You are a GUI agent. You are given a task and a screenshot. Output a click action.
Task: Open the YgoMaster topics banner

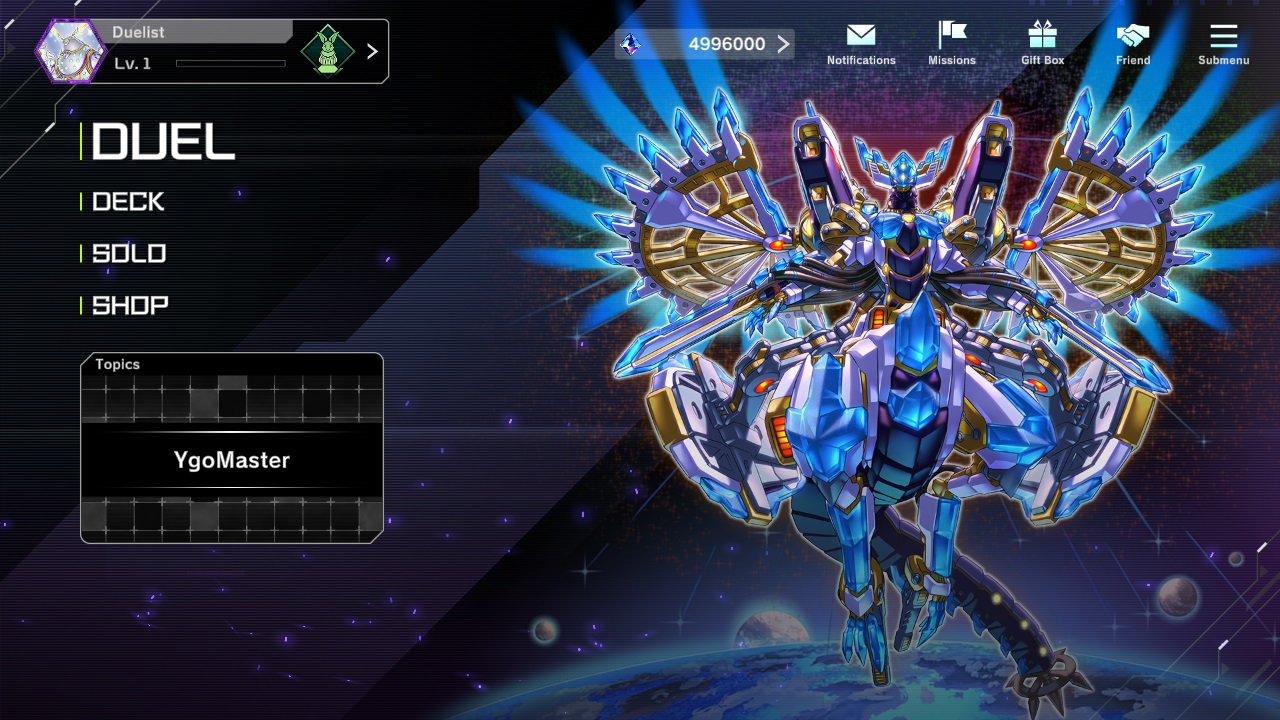point(232,460)
